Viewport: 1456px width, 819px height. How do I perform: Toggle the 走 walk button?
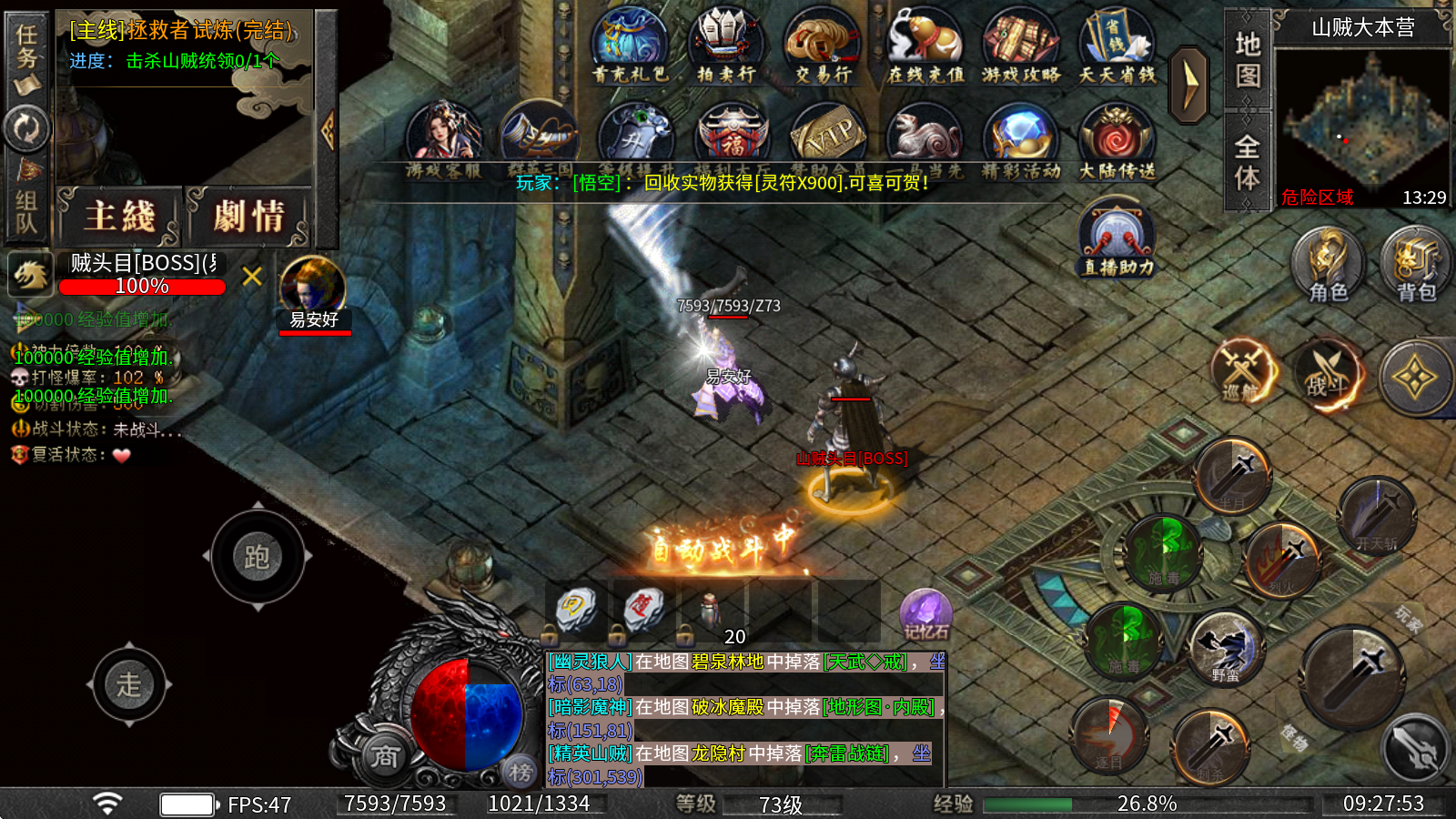pos(129,684)
